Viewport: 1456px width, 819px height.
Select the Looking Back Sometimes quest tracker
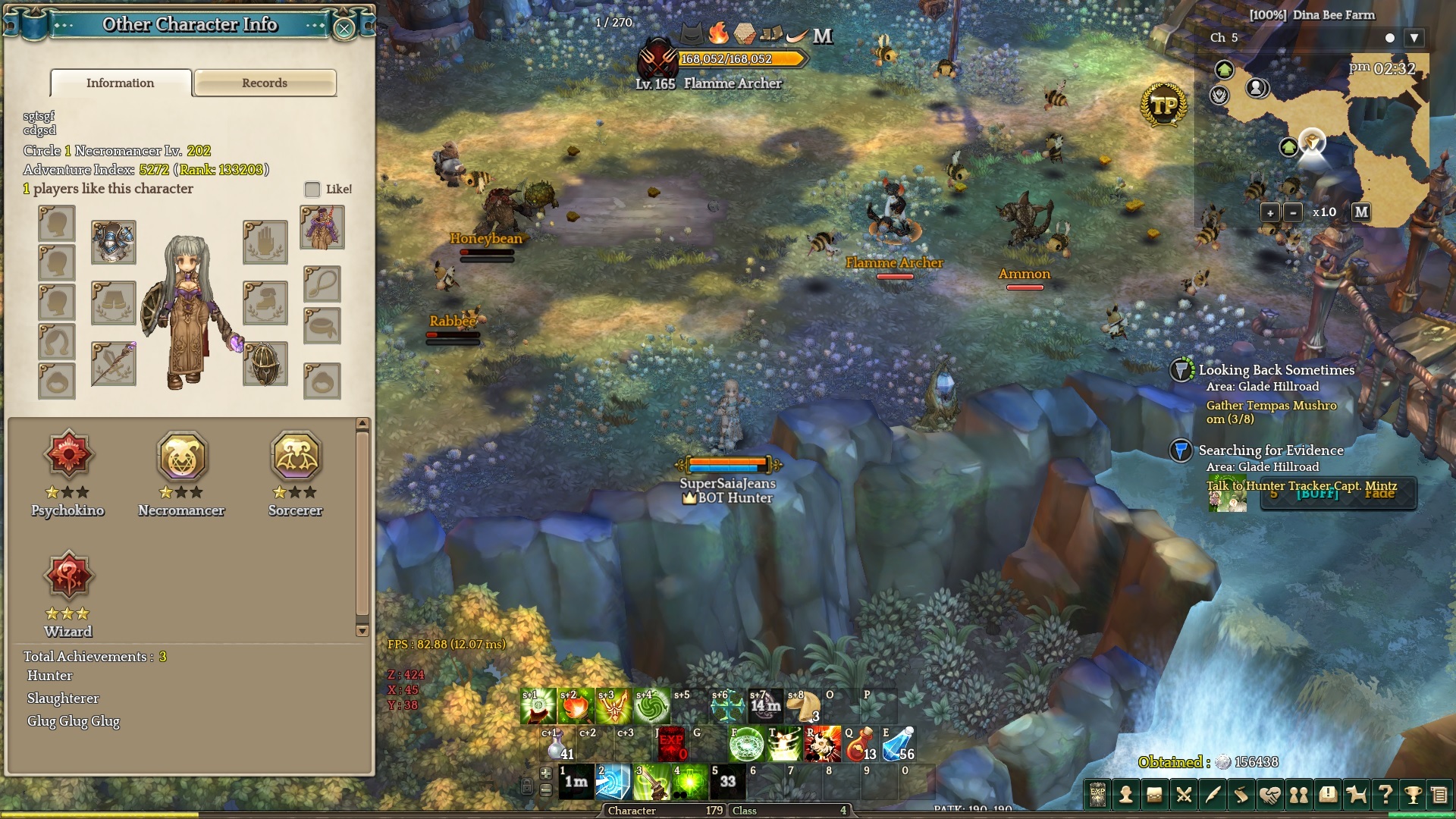click(1276, 370)
